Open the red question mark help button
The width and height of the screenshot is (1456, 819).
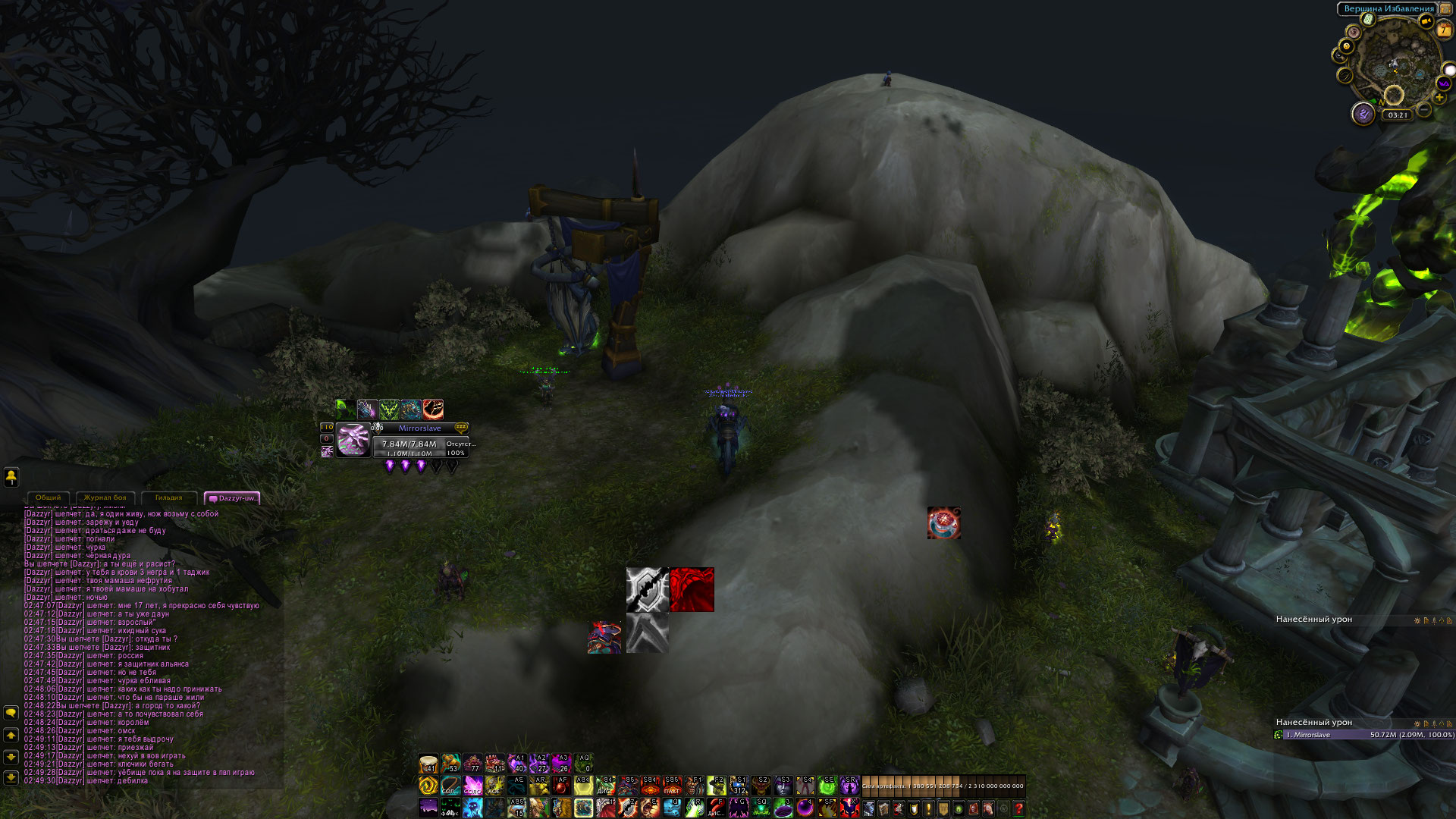click(1018, 809)
